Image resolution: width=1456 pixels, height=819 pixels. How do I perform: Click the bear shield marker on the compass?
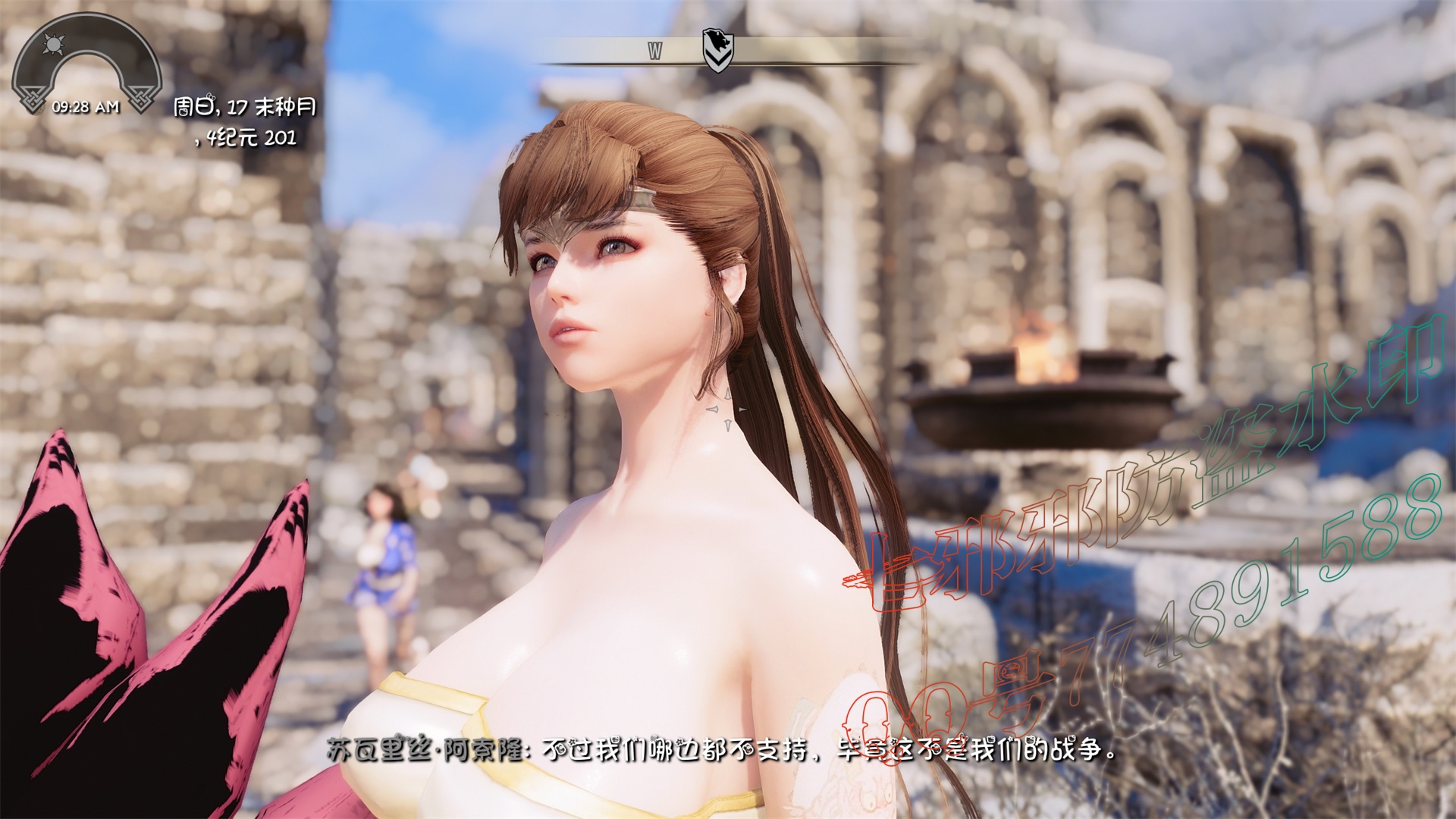(x=713, y=49)
